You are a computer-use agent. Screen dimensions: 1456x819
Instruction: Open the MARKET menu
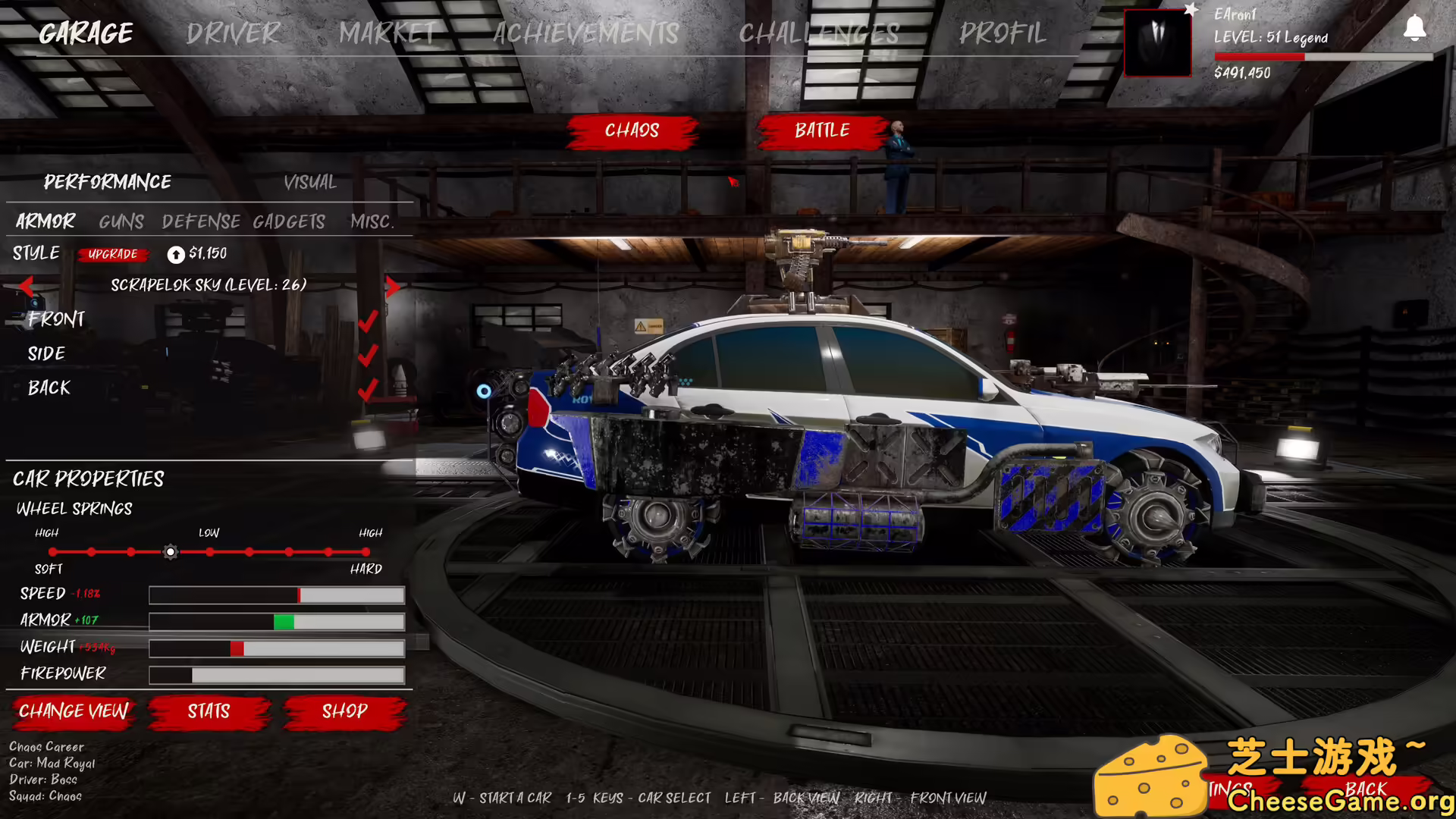point(388,33)
